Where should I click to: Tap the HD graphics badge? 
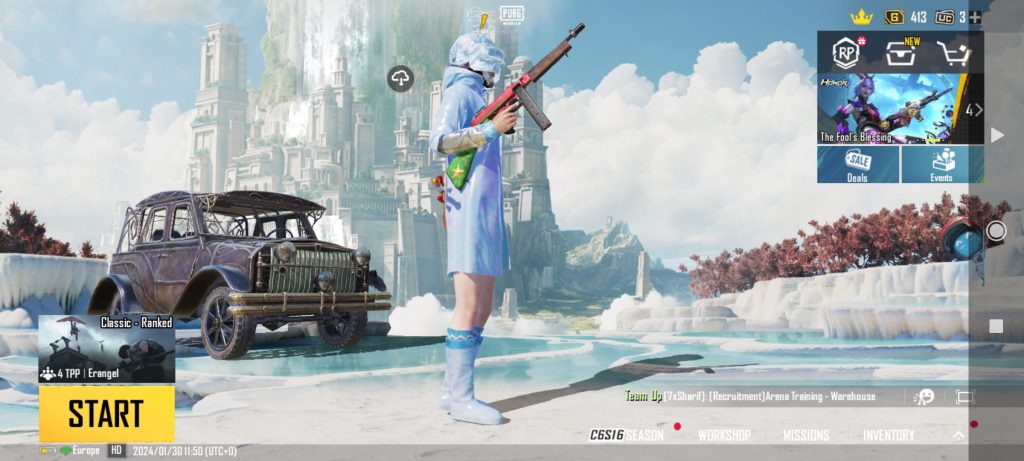coord(117,451)
